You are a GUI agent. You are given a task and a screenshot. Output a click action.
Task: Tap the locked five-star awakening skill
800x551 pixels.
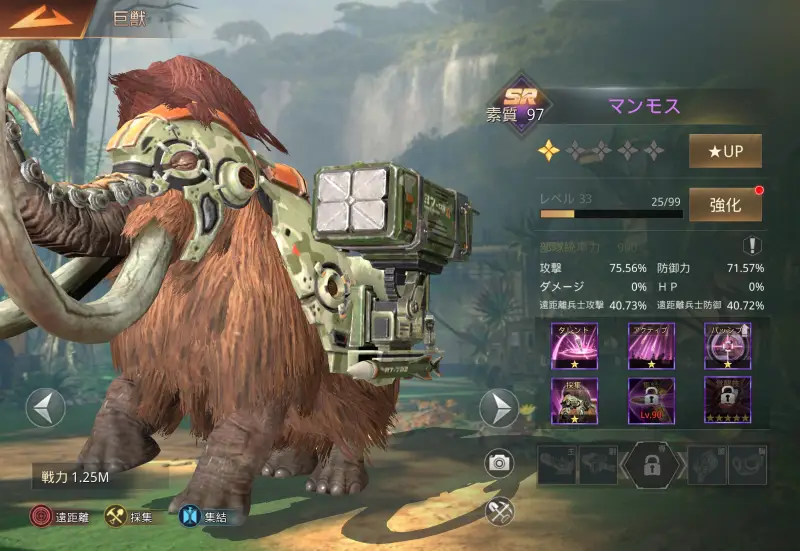[x=727, y=399]
